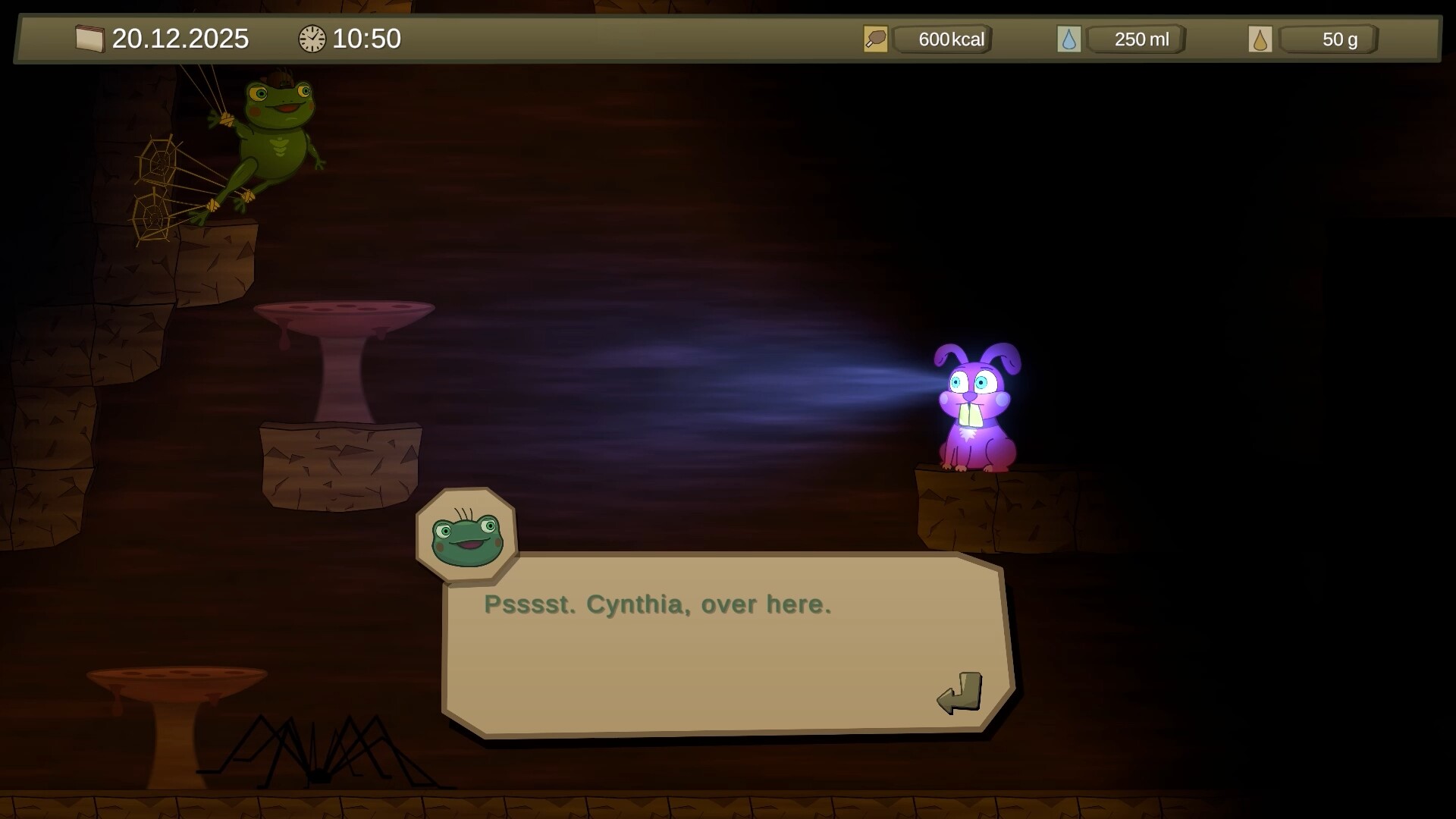Click the 600 kcal counter display

[x=943, y=38]
